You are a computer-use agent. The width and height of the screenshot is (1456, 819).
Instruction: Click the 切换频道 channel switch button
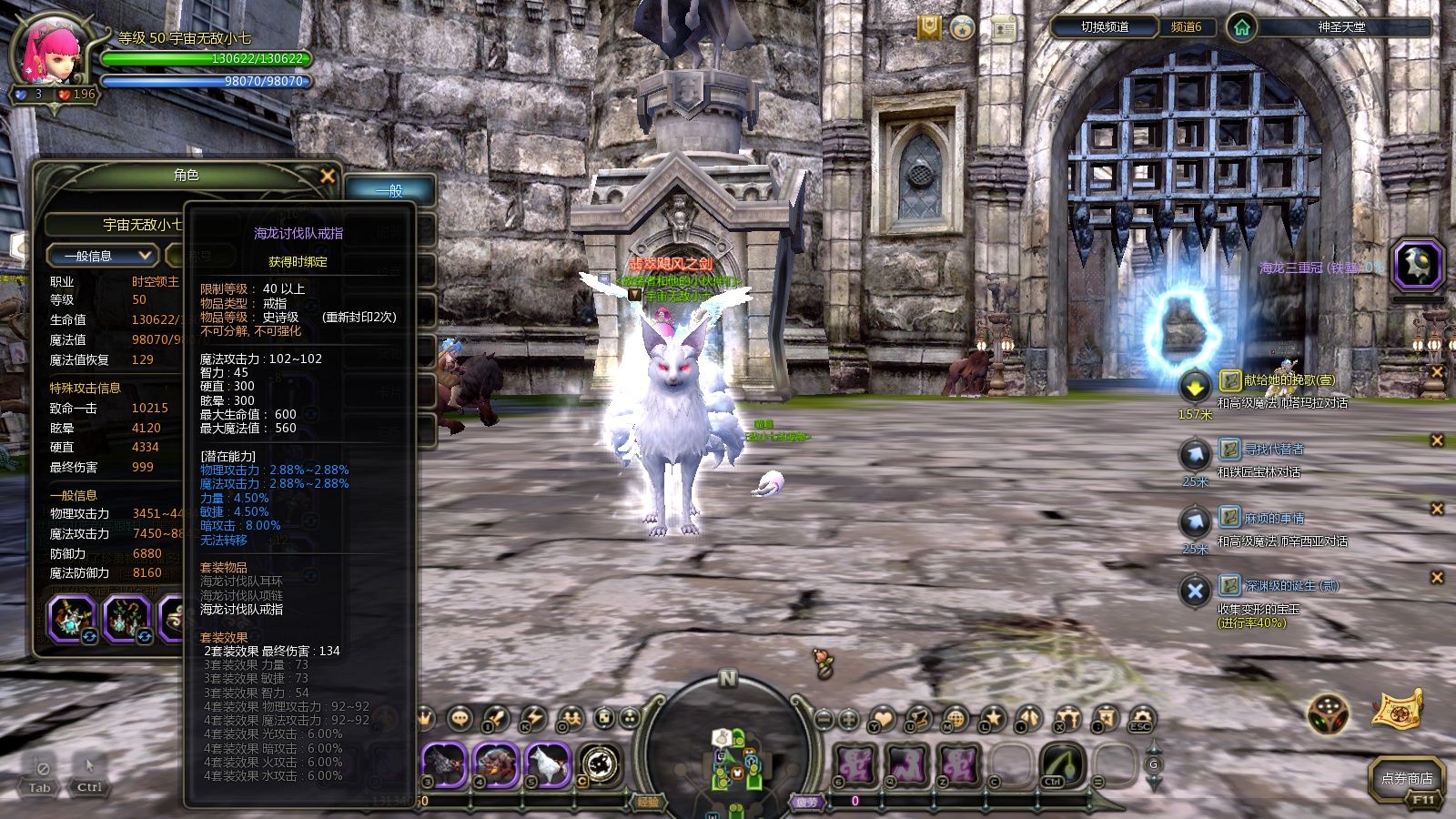[x=1104, y=27]
